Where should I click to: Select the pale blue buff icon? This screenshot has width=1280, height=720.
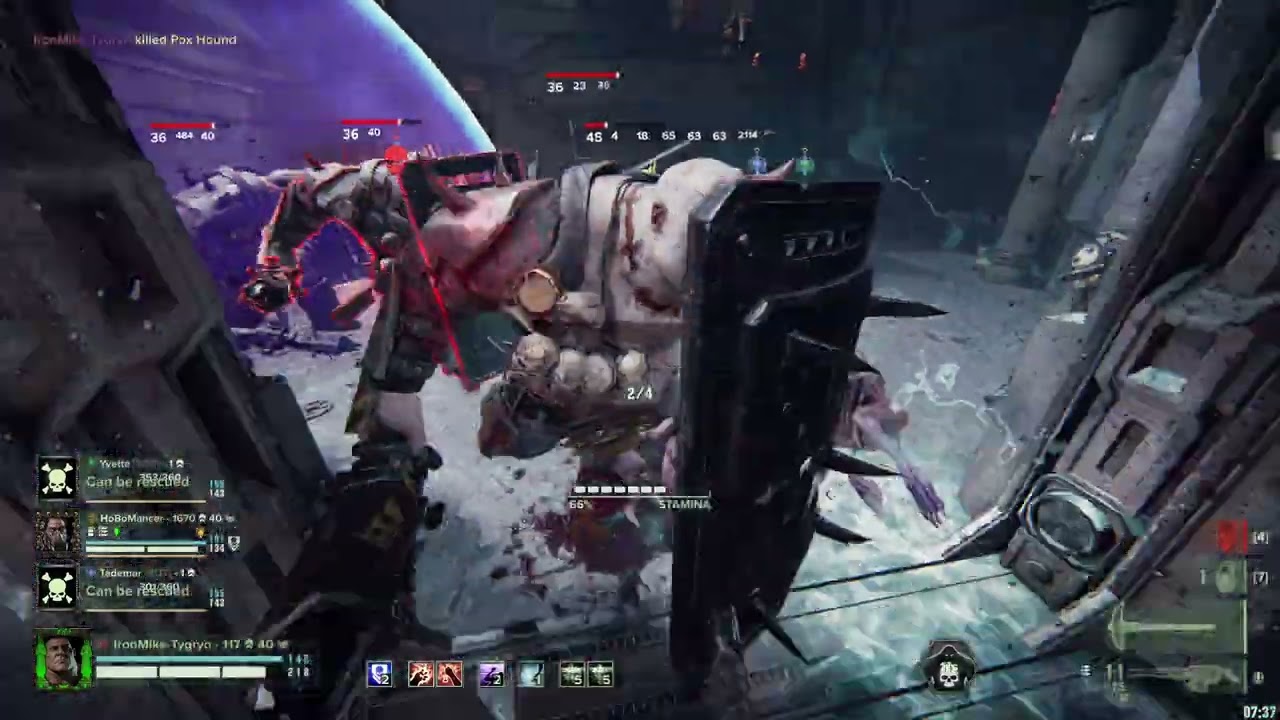click(531, 675)
